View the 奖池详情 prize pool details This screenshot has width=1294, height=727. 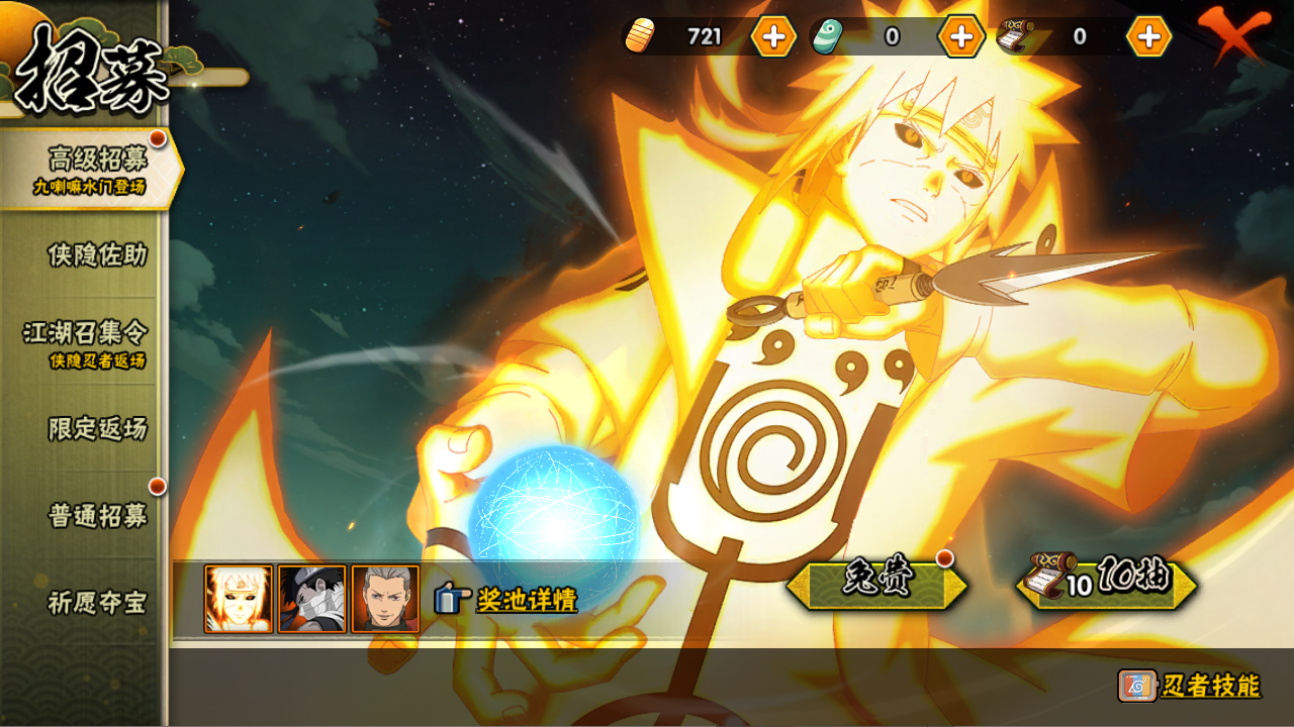tap(506, 599)
